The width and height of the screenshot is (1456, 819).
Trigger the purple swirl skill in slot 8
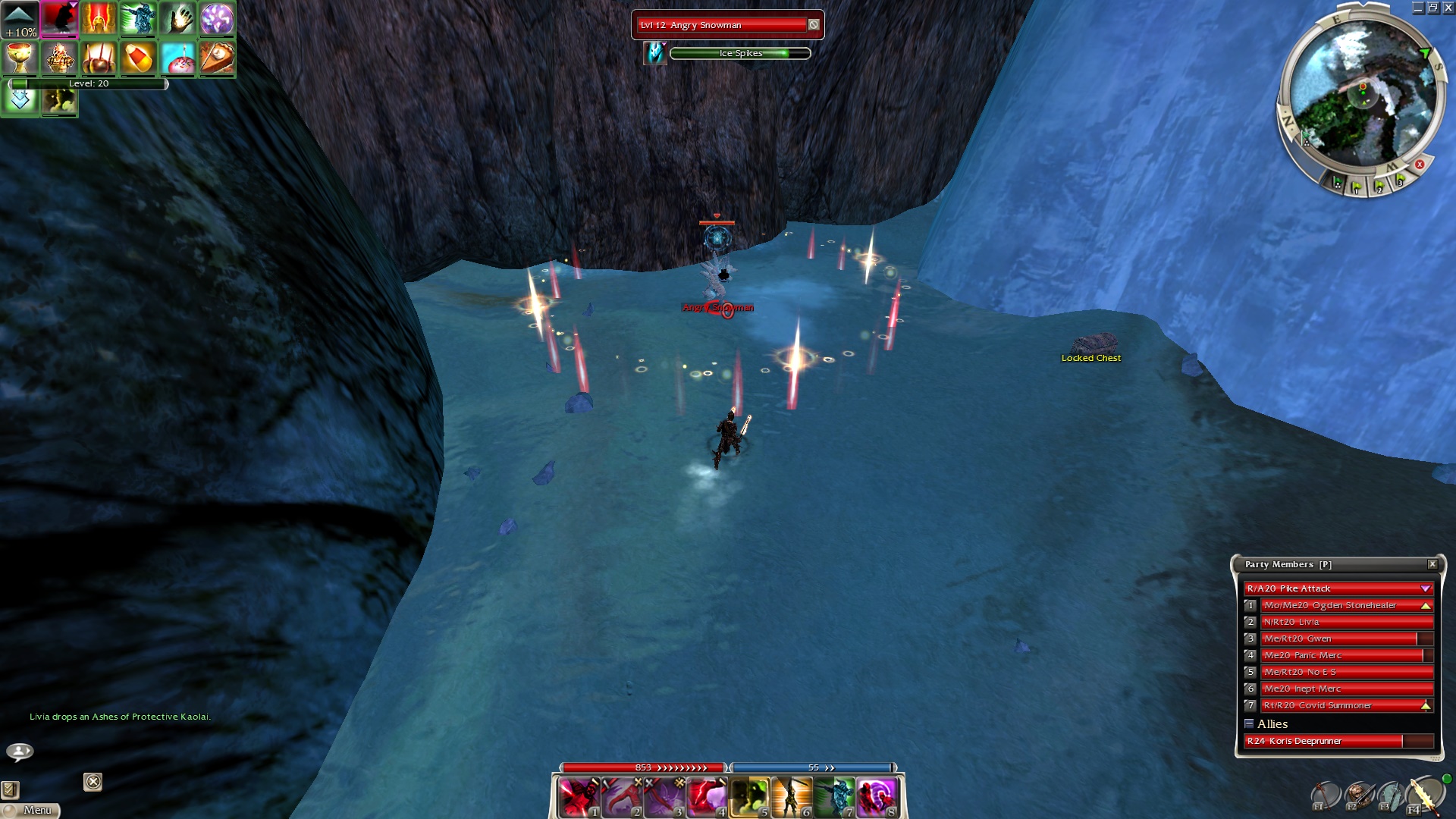pos(877,798)
